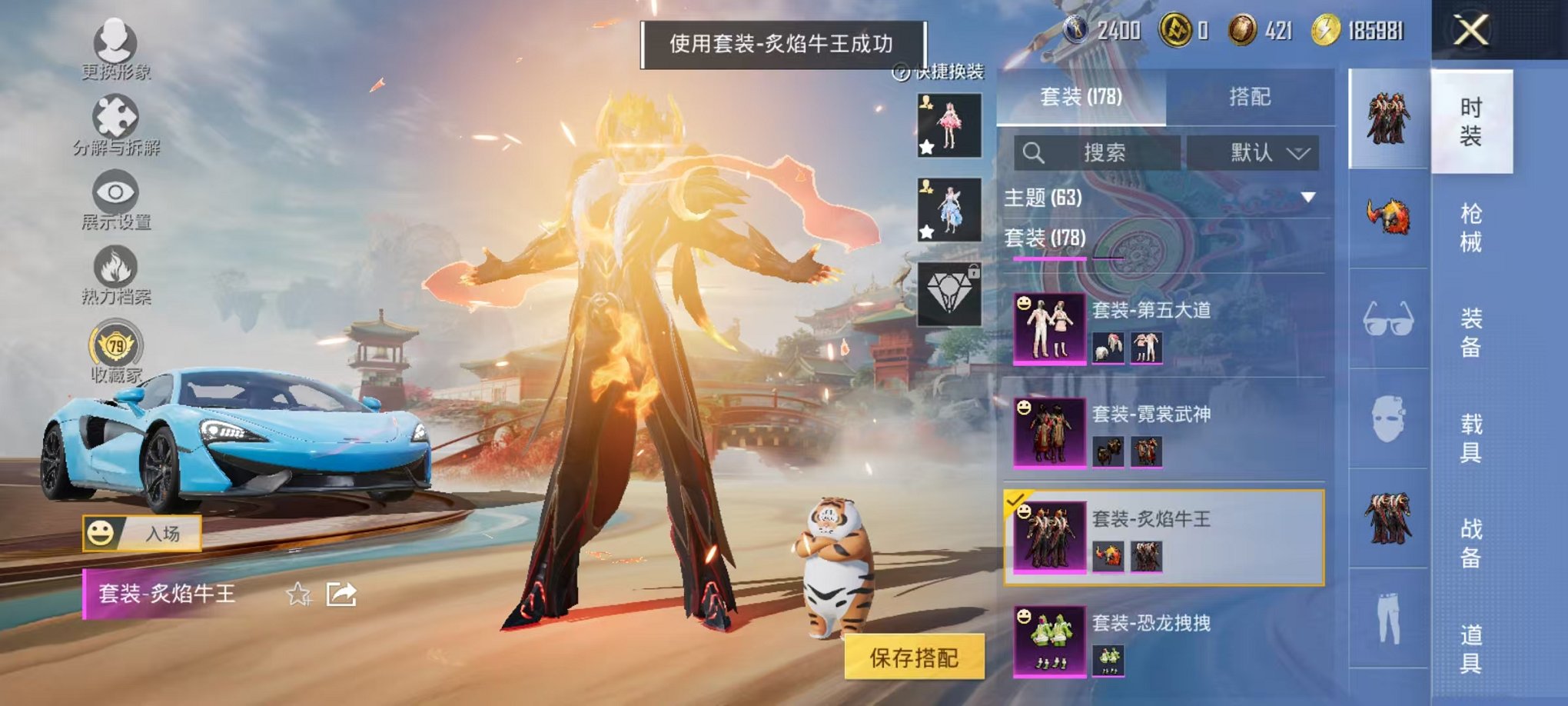The image size is (1568, 706).
Task: Open the 默认 sorting dropdown
Action: [x=1254, y=153]
